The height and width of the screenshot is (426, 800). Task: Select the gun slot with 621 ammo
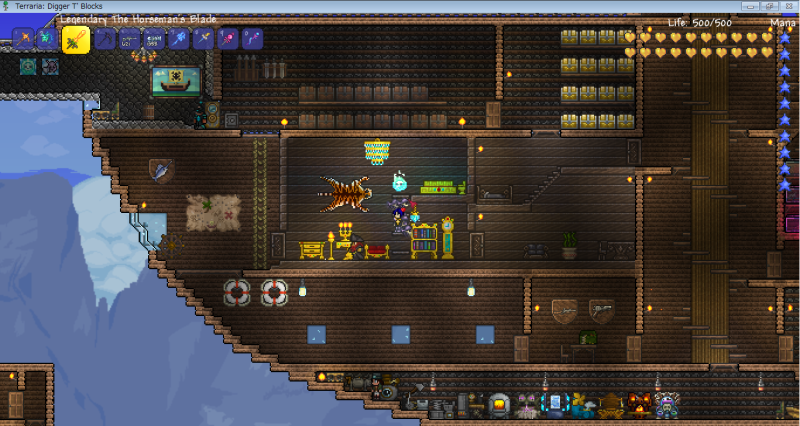pyautogui.click(x=129, y=40)
